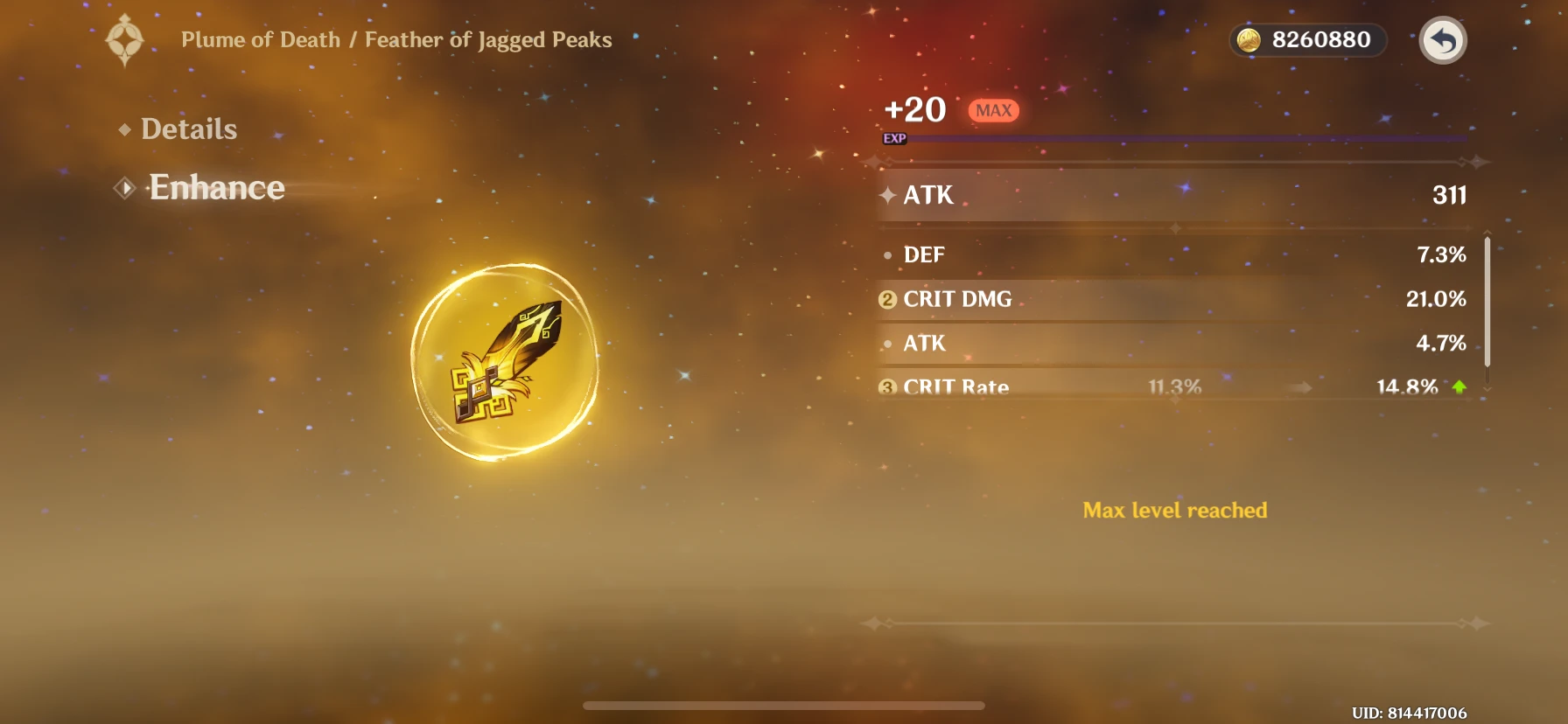Click the Max level reached text
Image resolution: width=1568 pixels, height=724 pixels.
pyautogui.click(x=1175, y=511)
